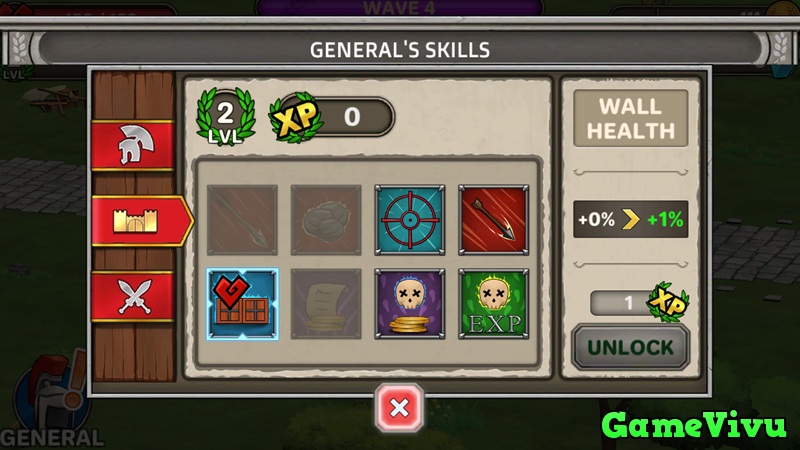
Task: Select the wall health heart skill
Action: click(241, 302)
